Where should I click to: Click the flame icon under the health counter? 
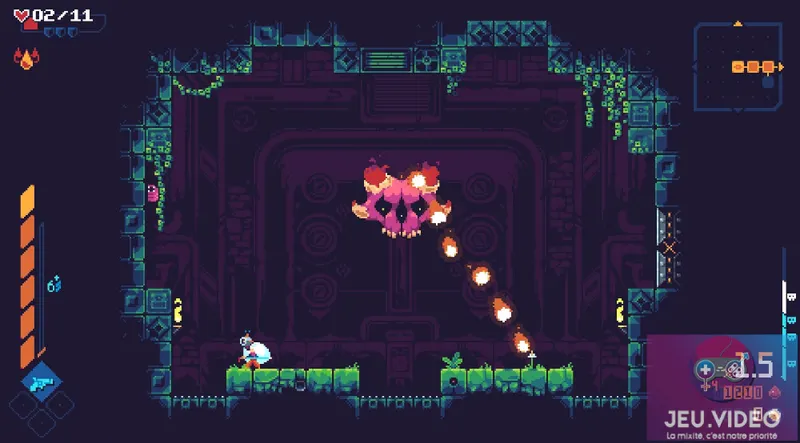[x=25, y=59]
